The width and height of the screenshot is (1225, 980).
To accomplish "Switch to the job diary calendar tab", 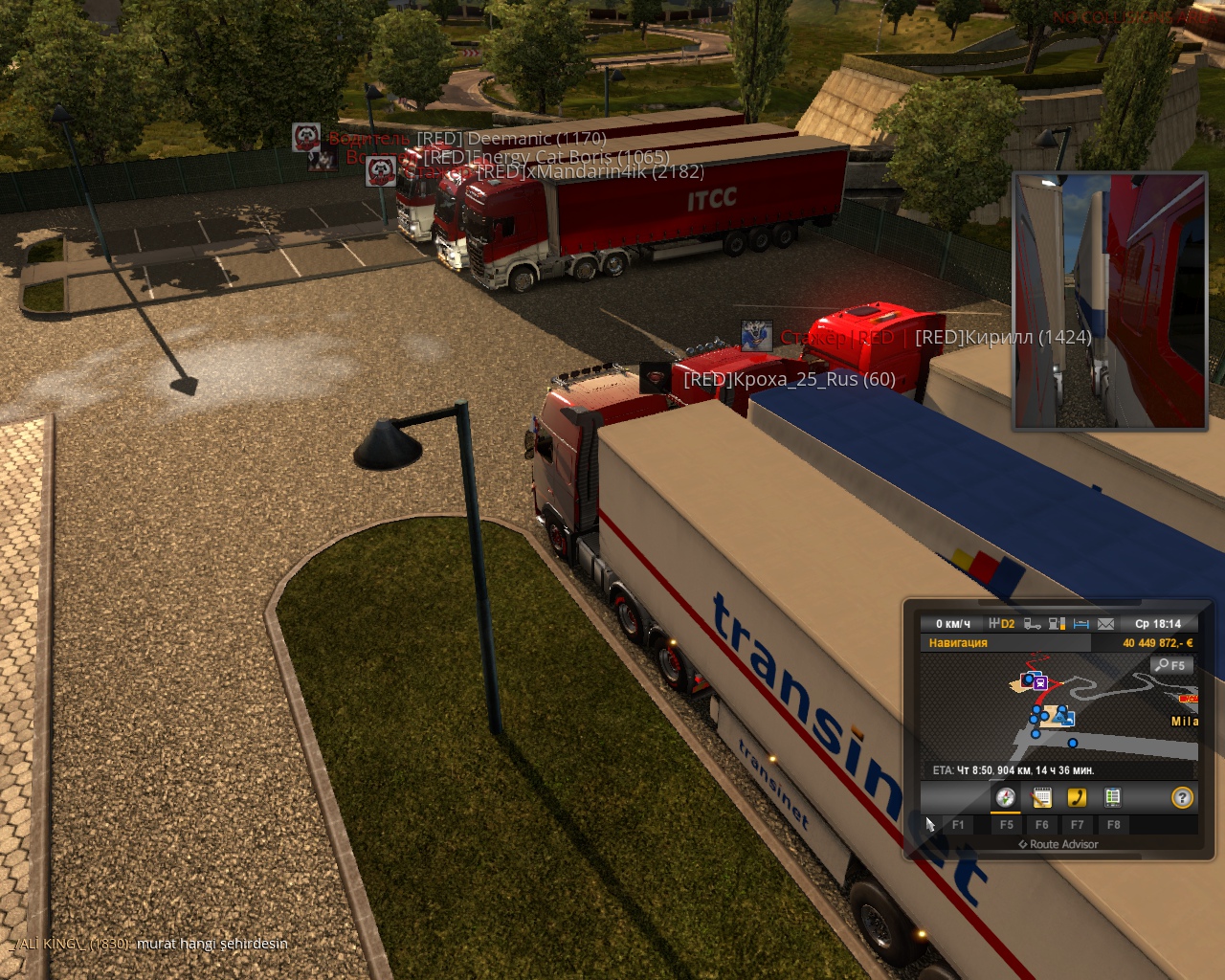I will (1041, 797).
